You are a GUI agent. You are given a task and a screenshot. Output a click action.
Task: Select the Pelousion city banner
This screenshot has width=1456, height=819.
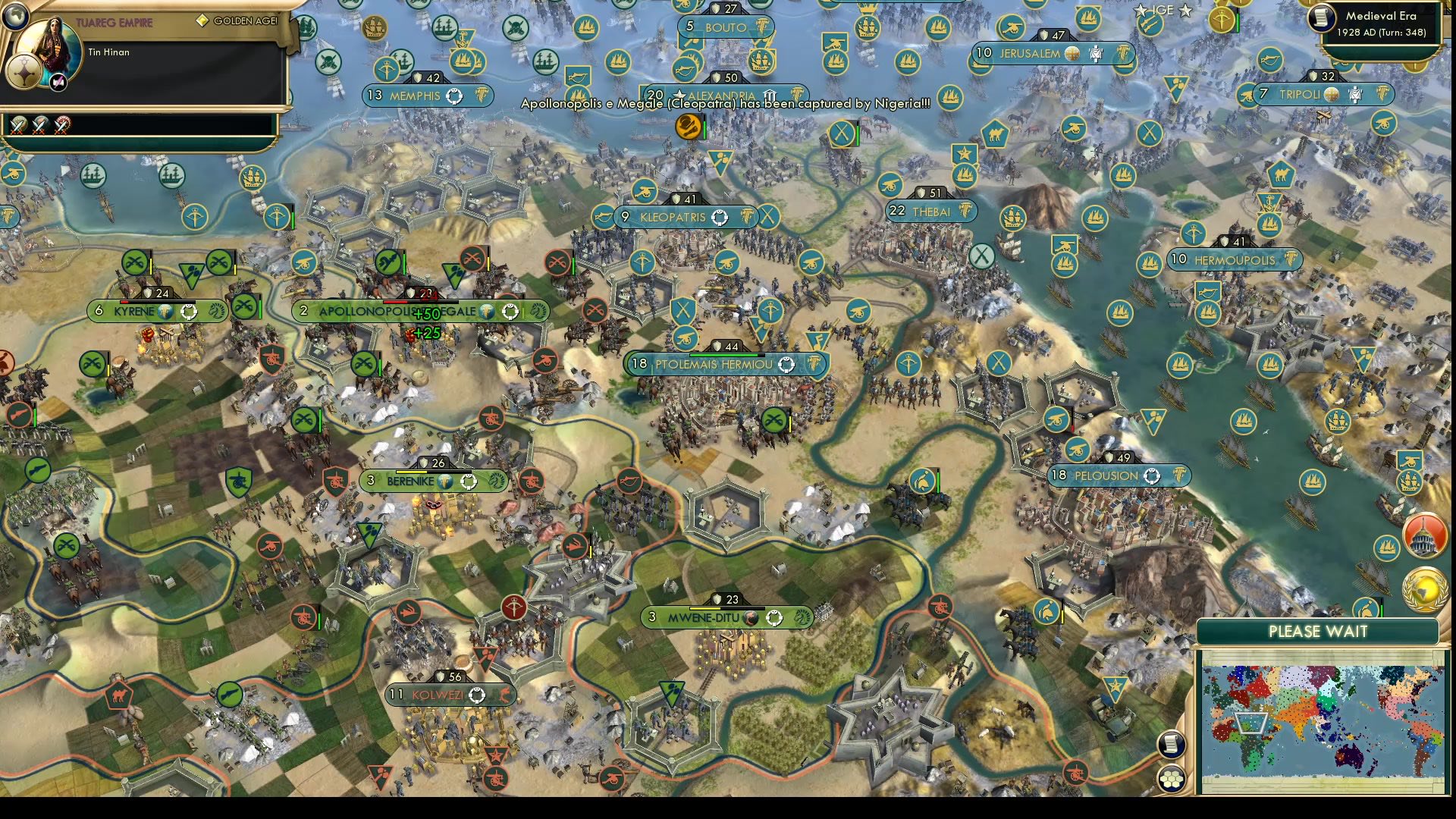1115,476
